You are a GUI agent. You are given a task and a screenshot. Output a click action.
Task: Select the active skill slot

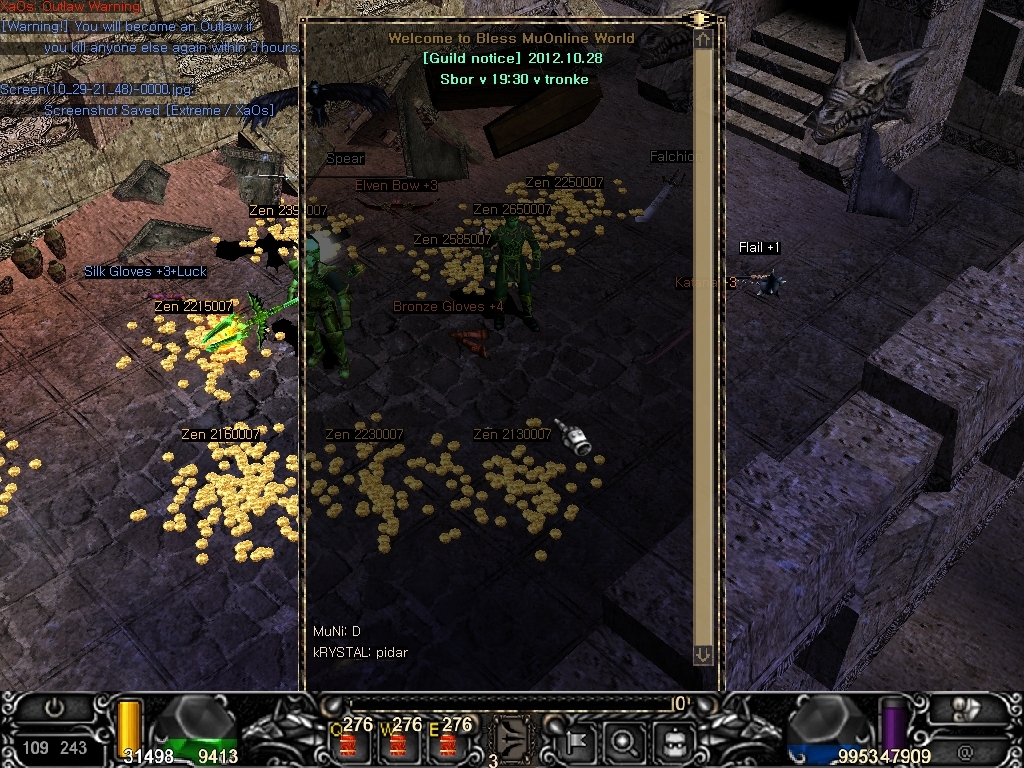[x=513, y=740]
